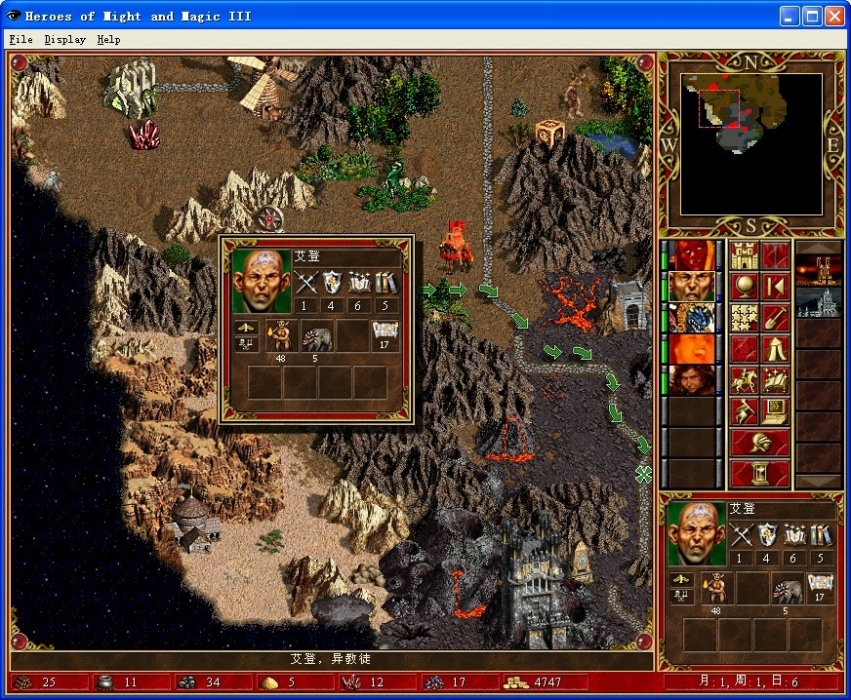
Task: Open the Display menu
Action: point(65,40)
